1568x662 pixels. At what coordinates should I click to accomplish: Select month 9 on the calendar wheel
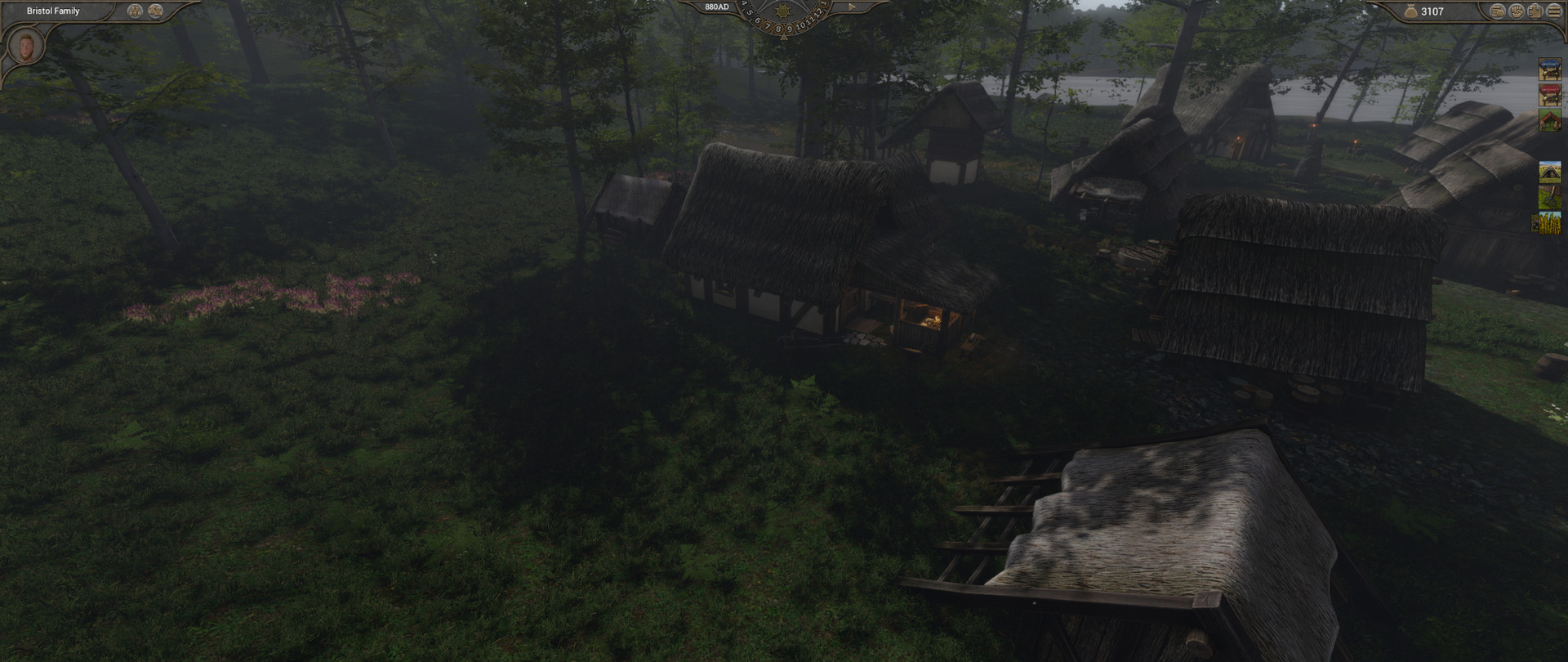tap(790, 28)
